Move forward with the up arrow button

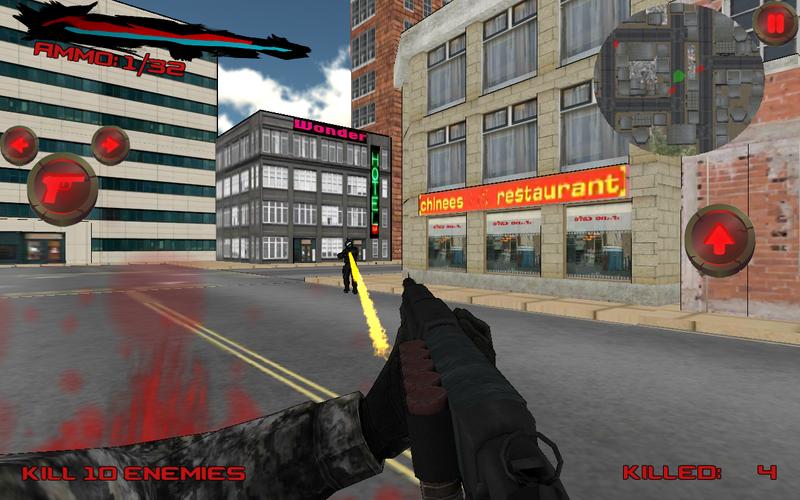coord(720,240)
